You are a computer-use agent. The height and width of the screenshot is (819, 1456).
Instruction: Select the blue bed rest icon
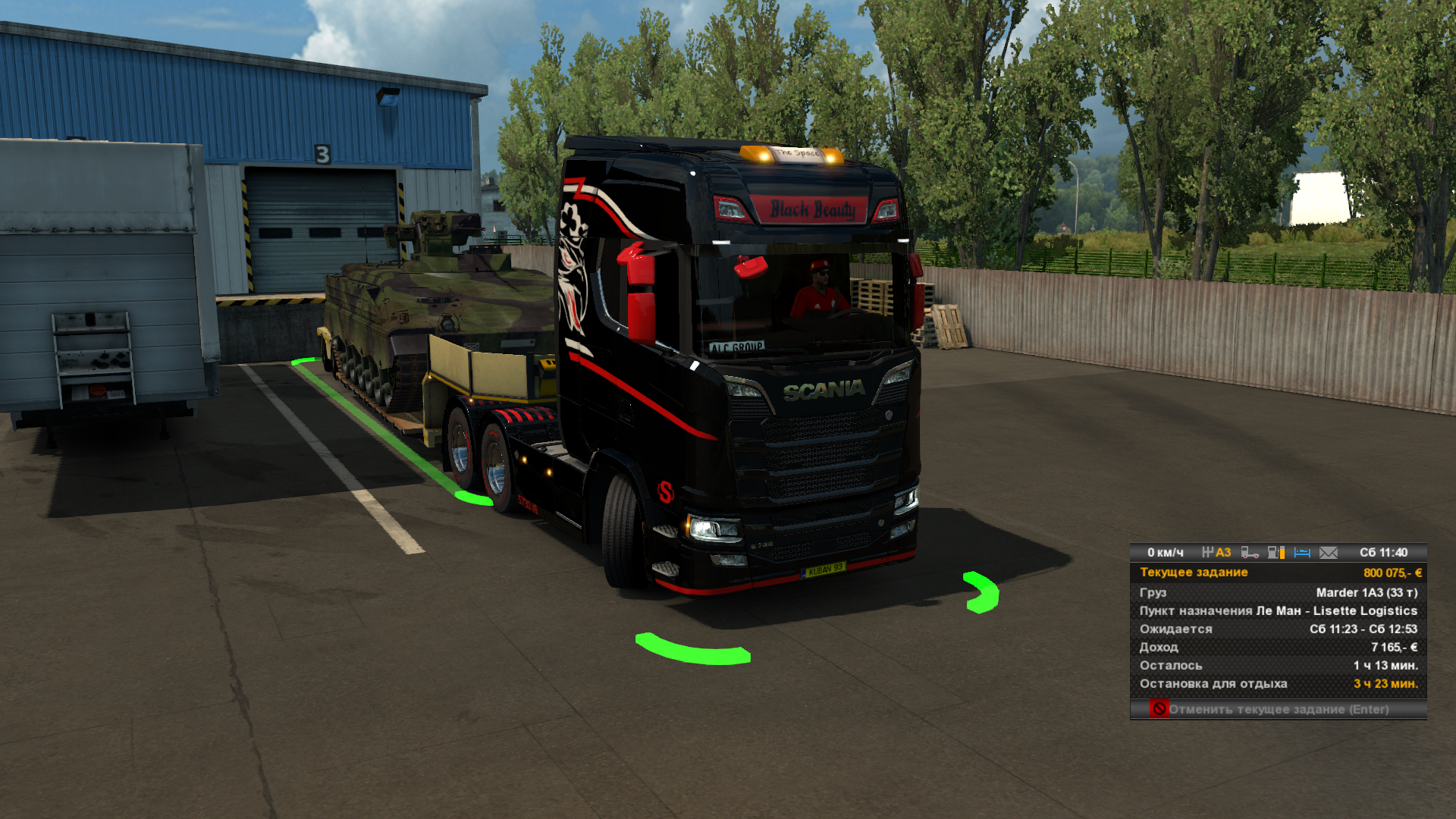point(1302,553)
